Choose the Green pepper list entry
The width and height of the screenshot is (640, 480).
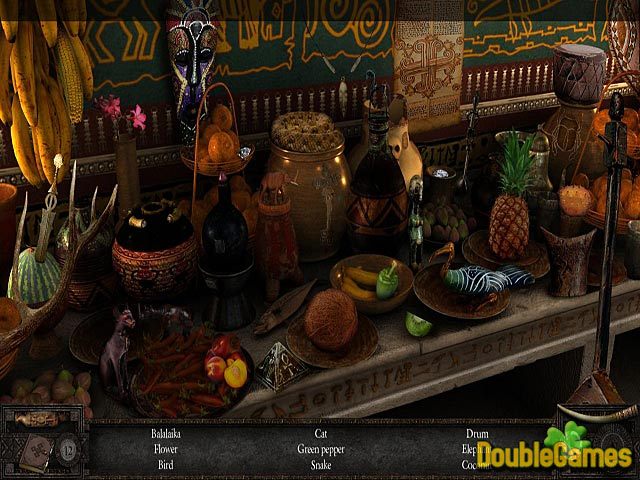321,450
